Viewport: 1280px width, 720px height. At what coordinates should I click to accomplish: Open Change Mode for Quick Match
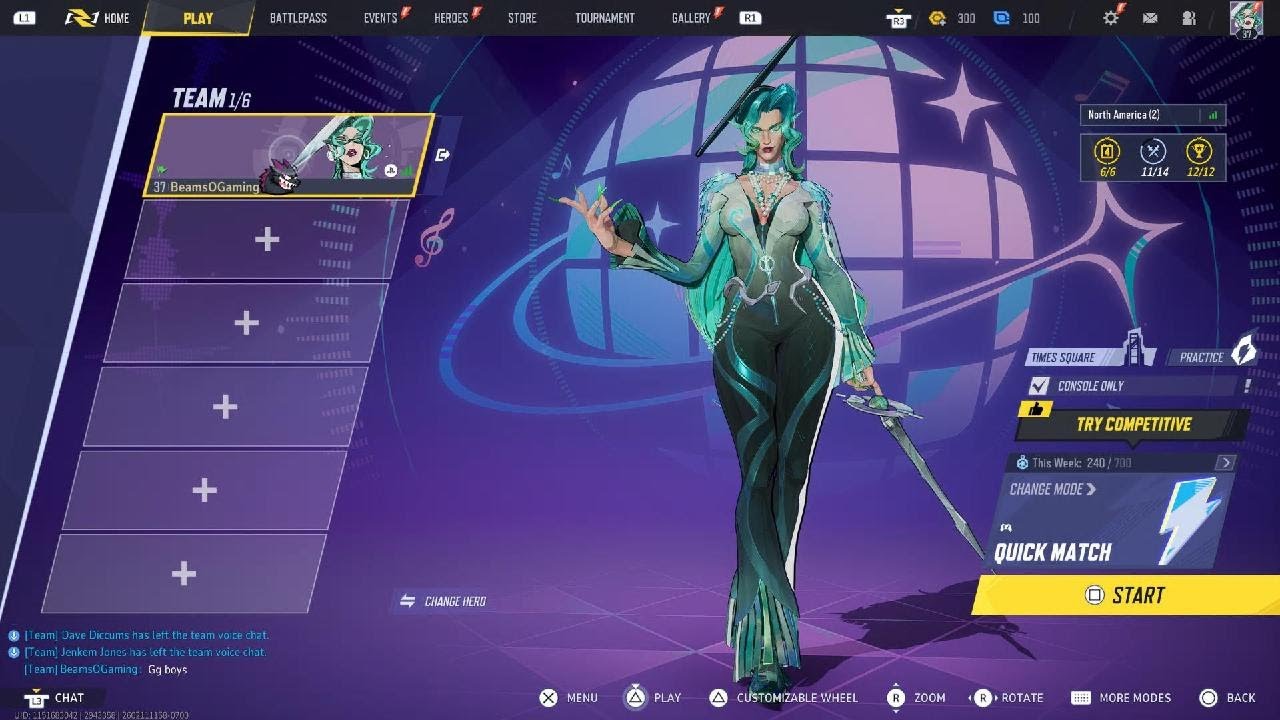pos(1052,489)
